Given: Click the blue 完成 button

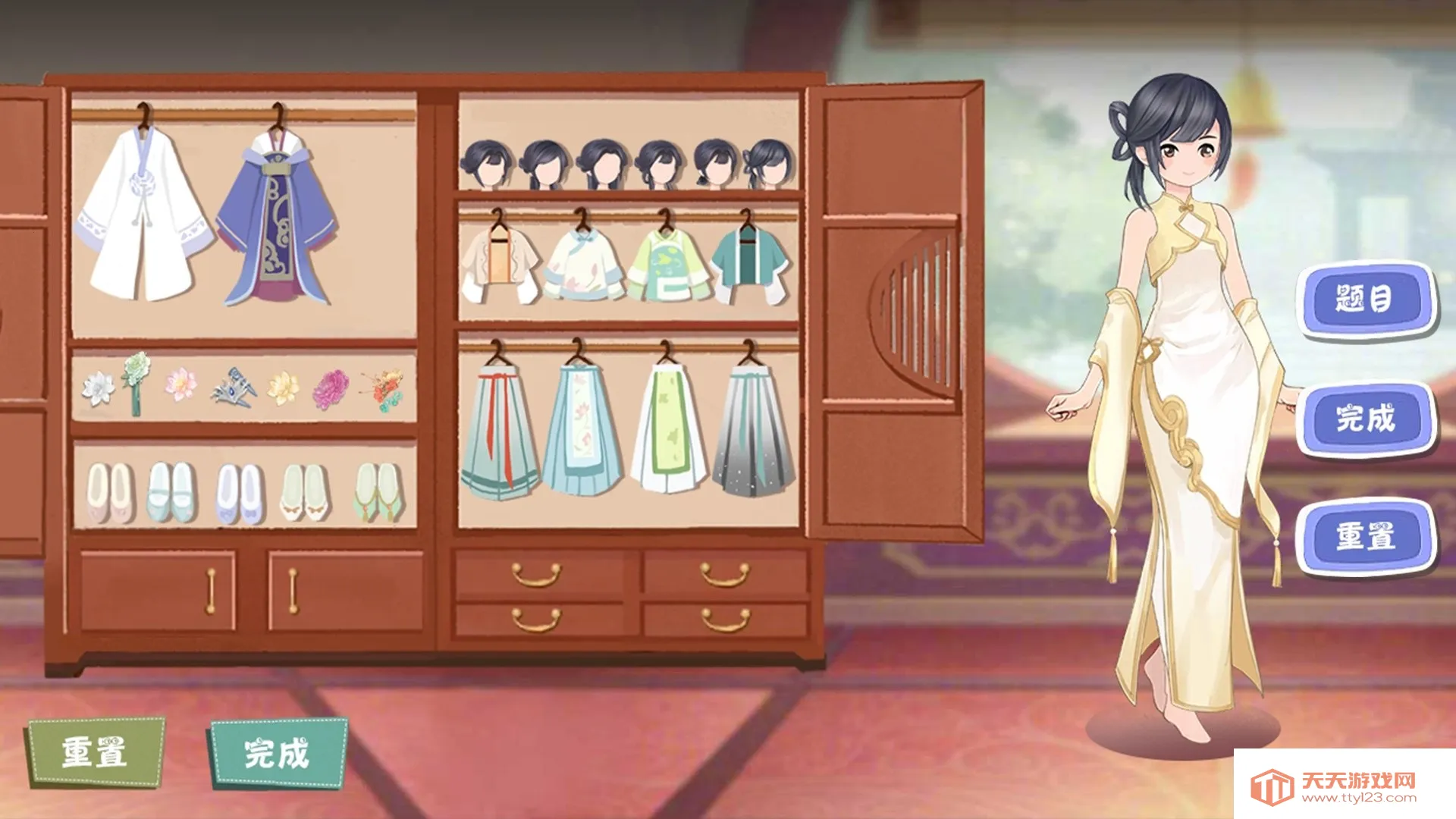Looking at the screenshot, I should [1365, 419].
